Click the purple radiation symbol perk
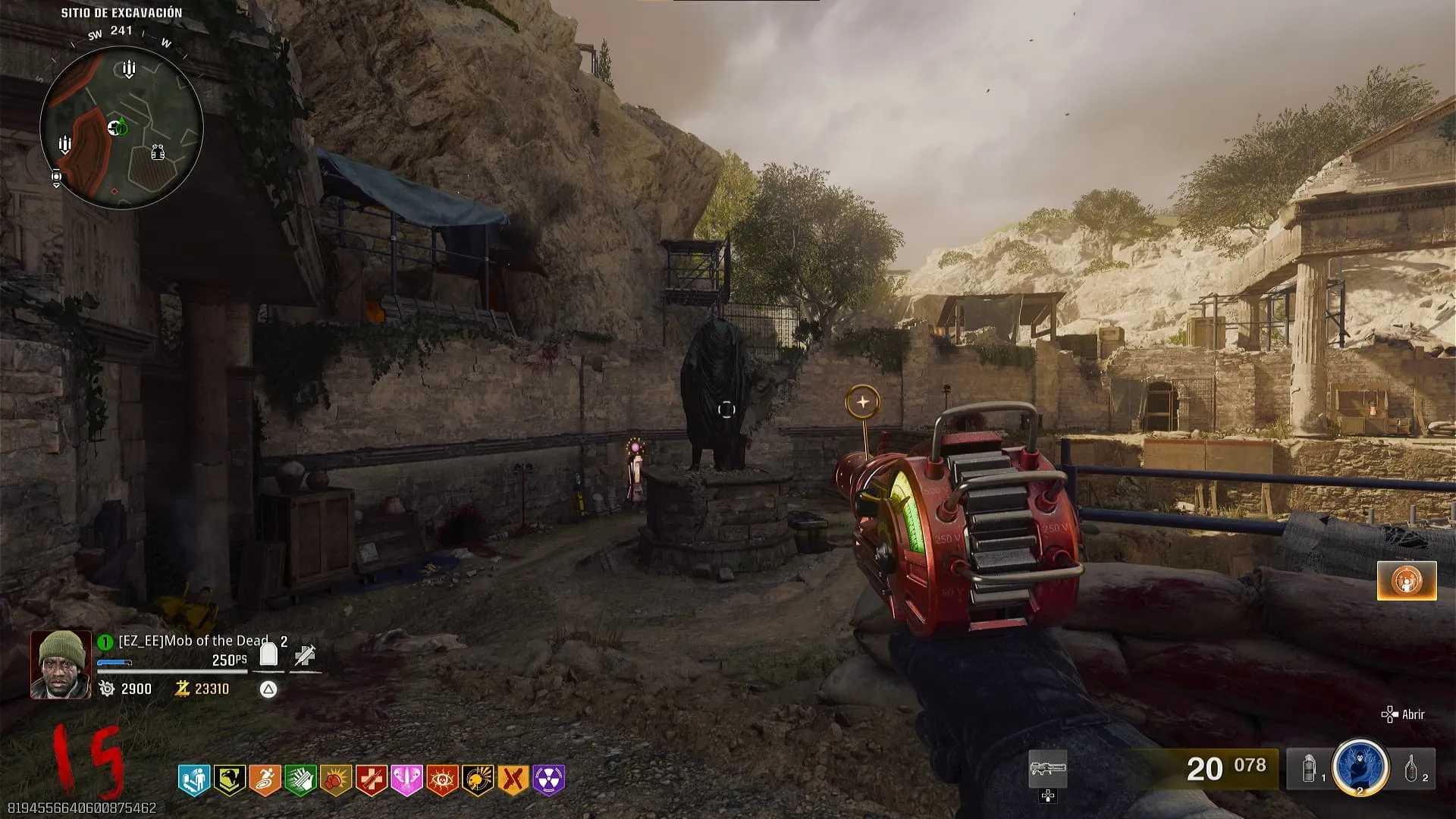 (x=549, y=780)
